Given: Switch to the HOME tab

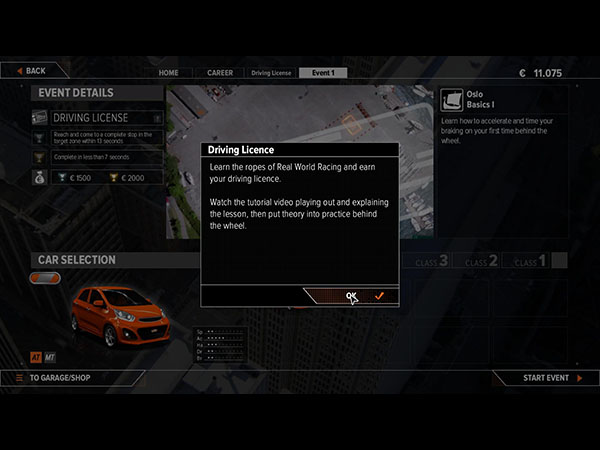Looking at the screenshot, I should click(169, 73).
